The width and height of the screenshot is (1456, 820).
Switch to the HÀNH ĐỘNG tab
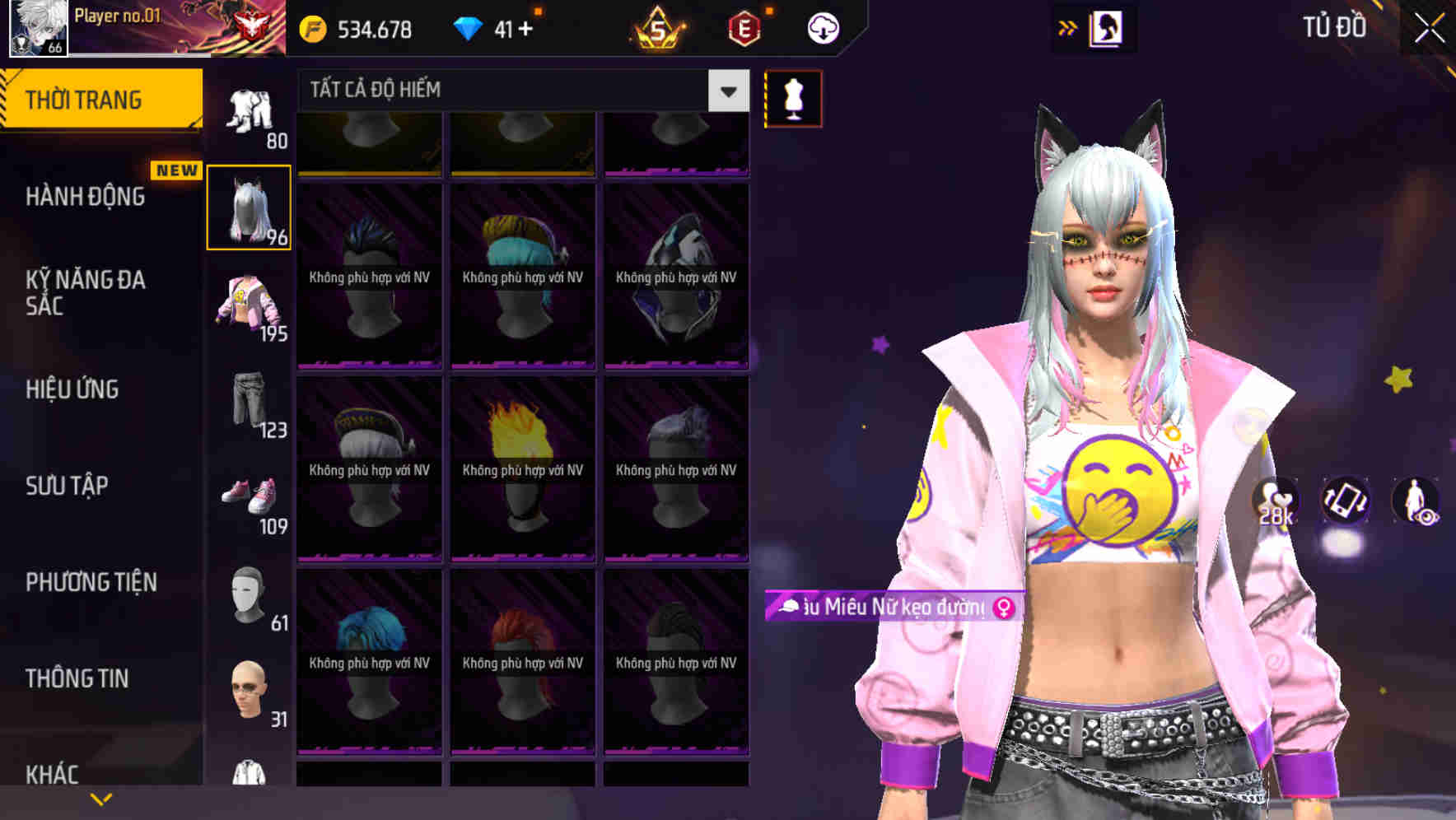point(86,197)
